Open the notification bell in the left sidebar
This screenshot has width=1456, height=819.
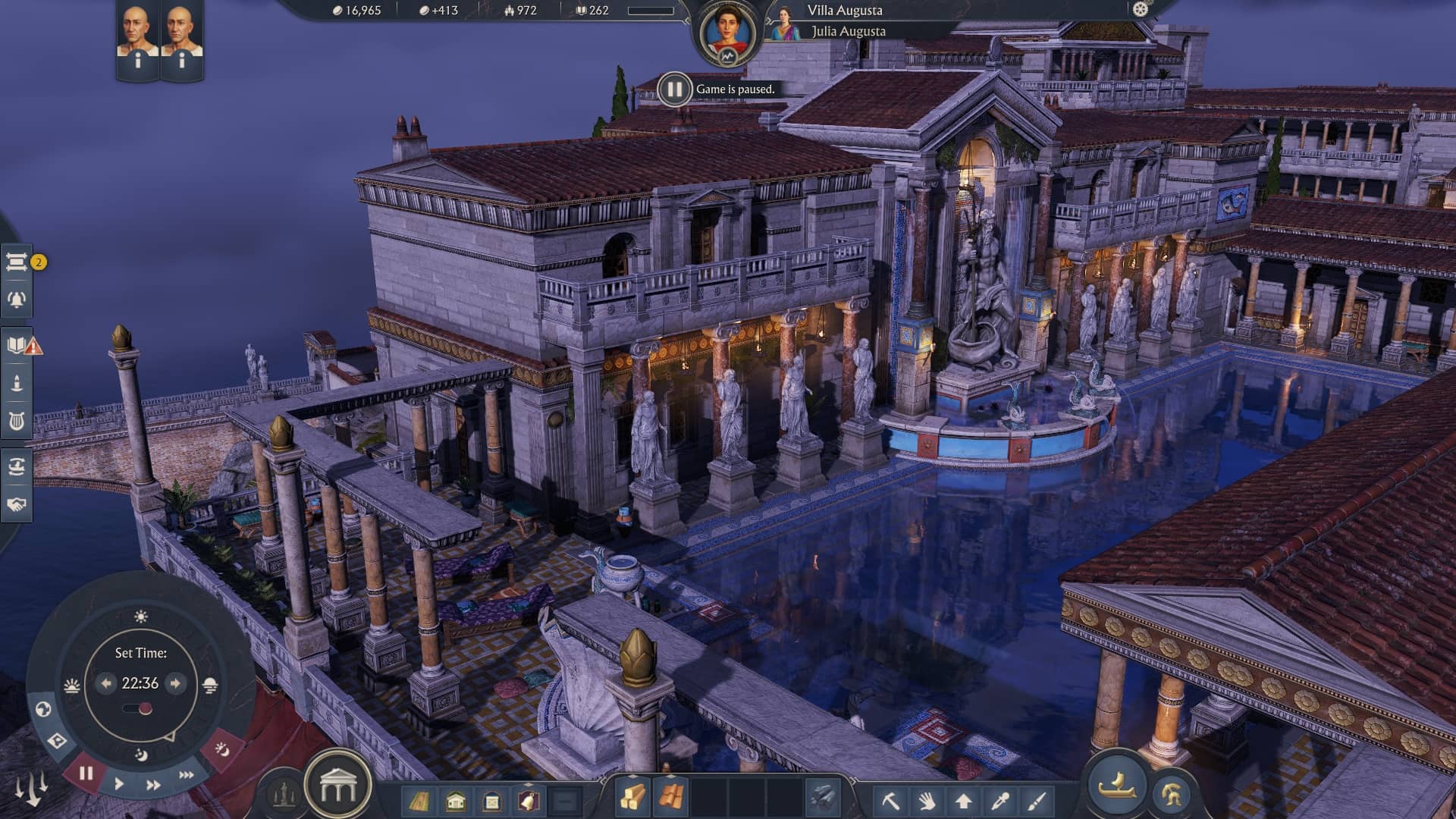[x=16, y=298]
